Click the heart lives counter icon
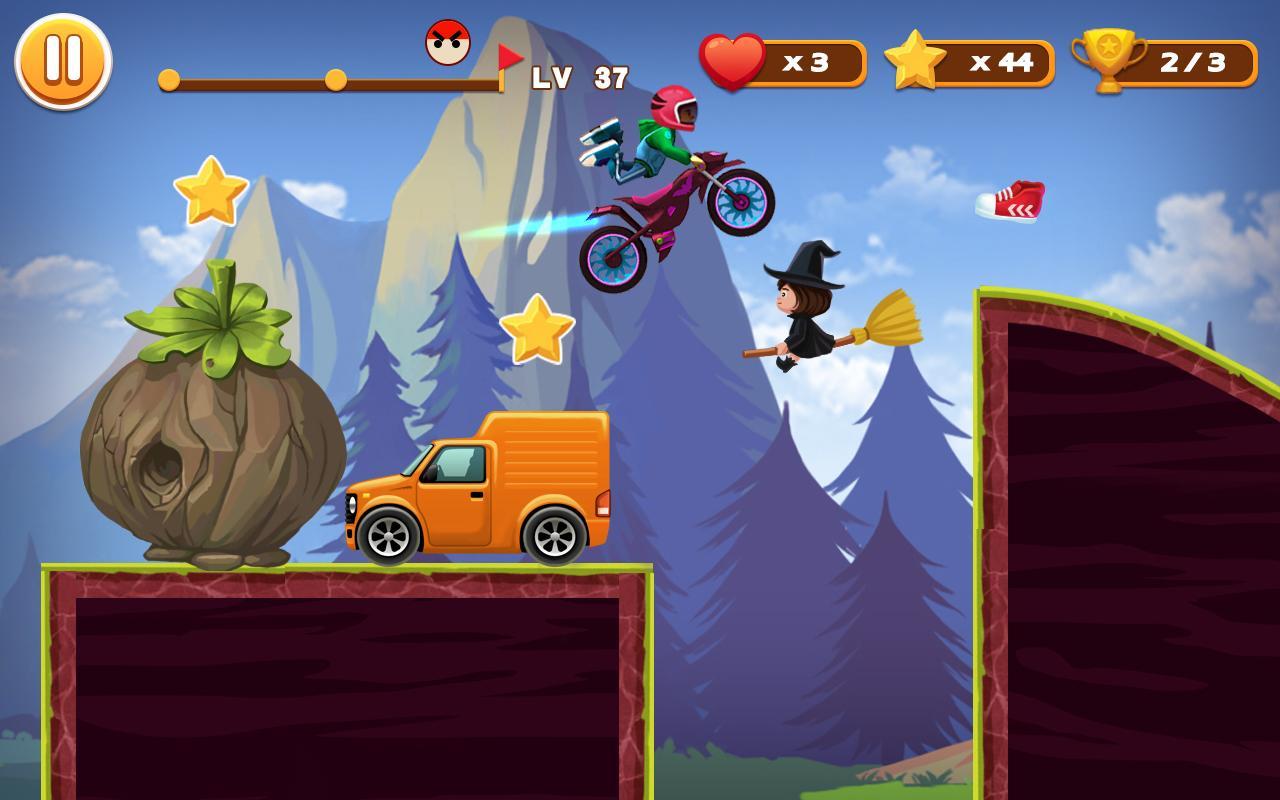 pos(730,62)
